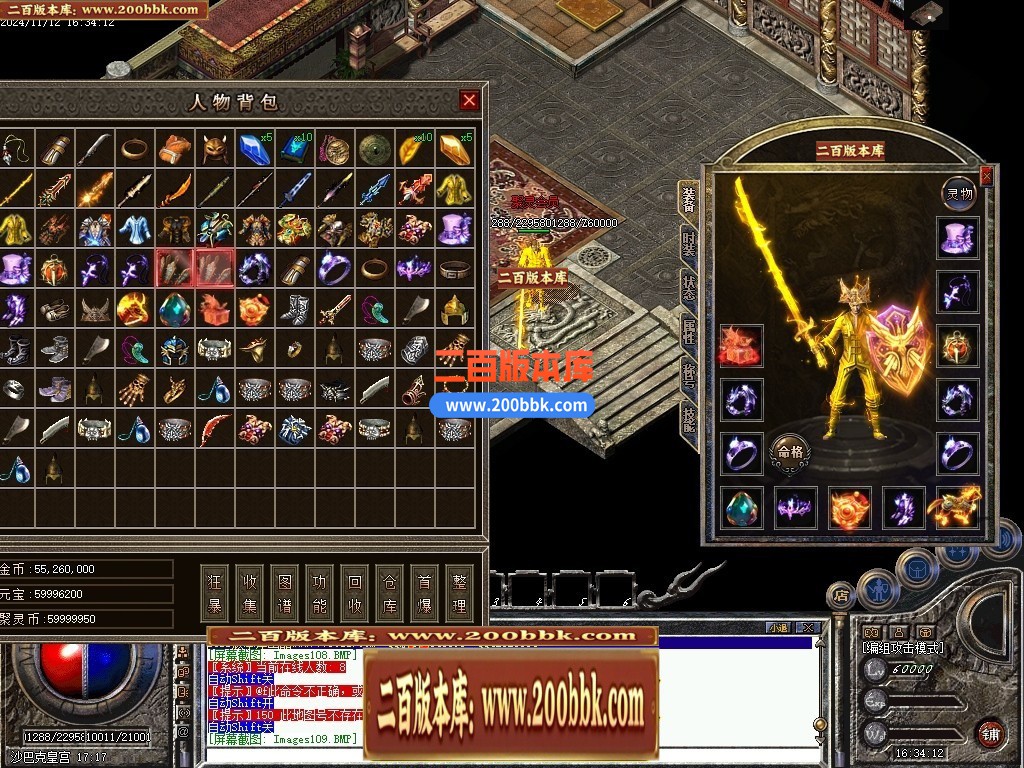Image resolution: width=1024 pixels, height=768 pixels.
Task: Select the equipped purple top hat slot
Action: tap(959, 238)
